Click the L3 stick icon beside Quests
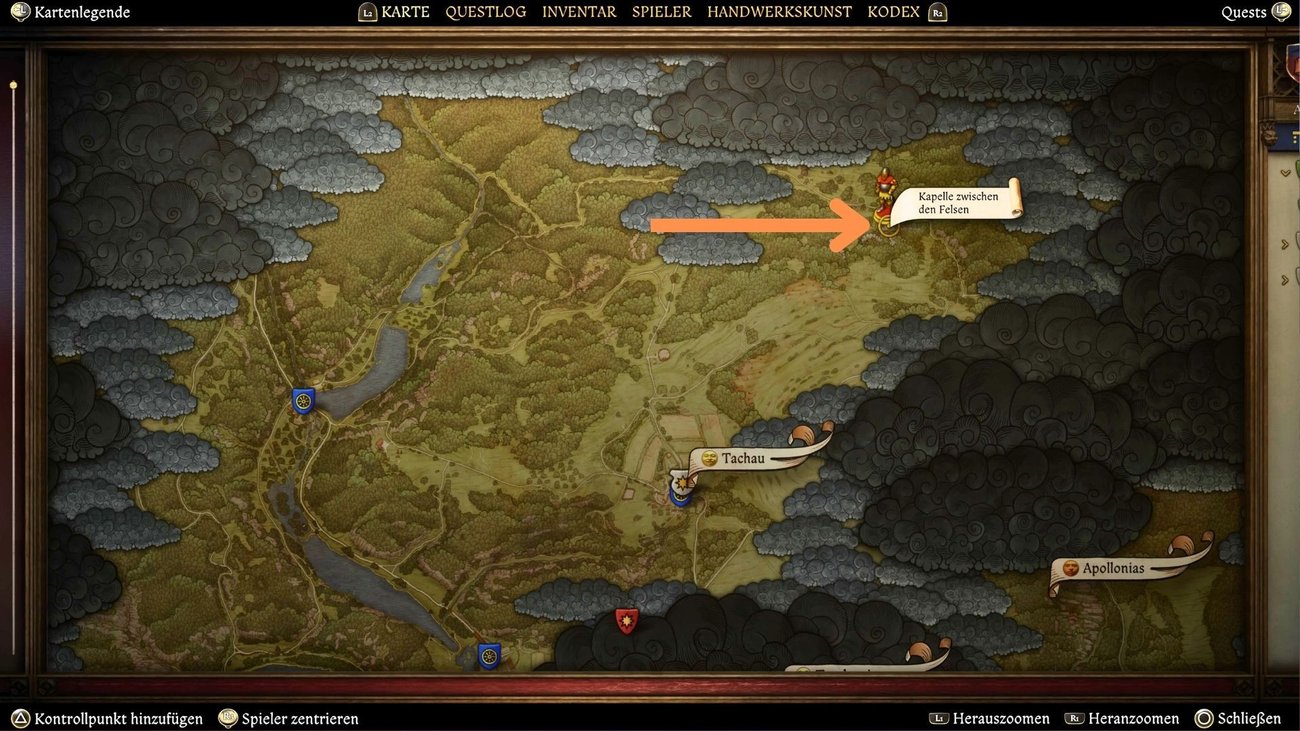This screenshot has width=1300, height=731. (x=1283, y=12)
